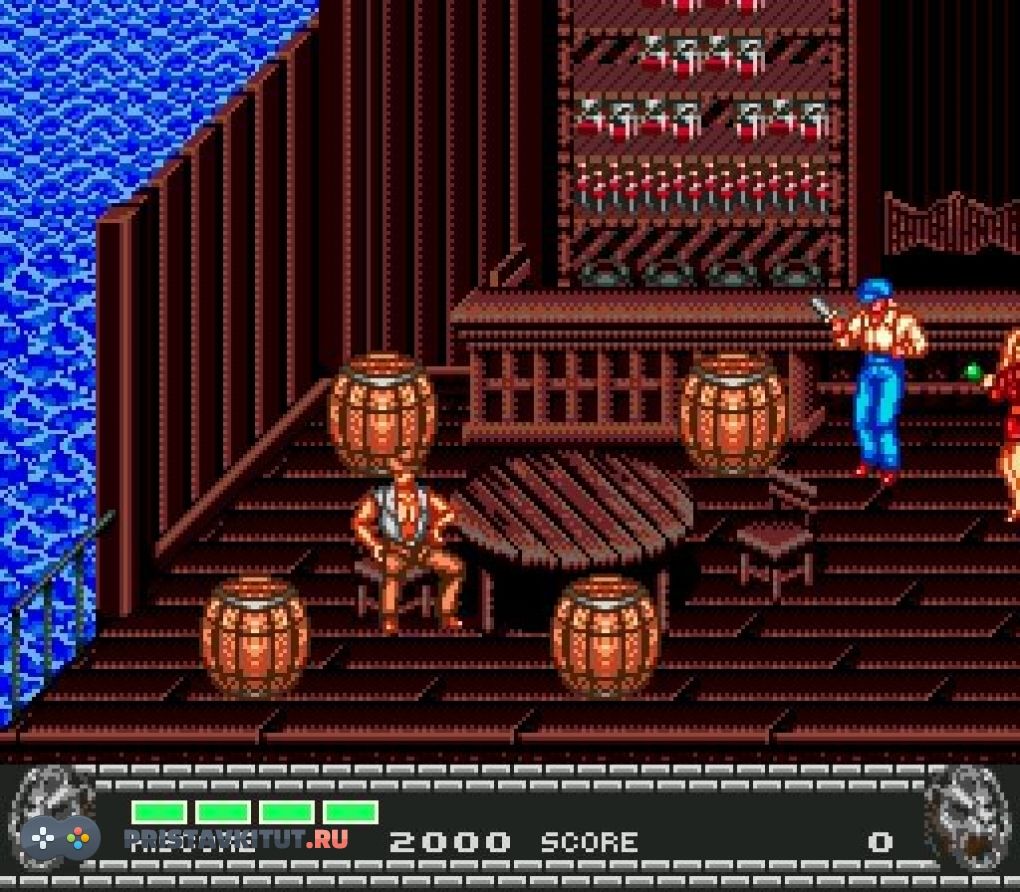The width and height of the screenshot is (1020, 892).
Task: Click the gamepad logo icon
Action: click(x=60, y=836)
